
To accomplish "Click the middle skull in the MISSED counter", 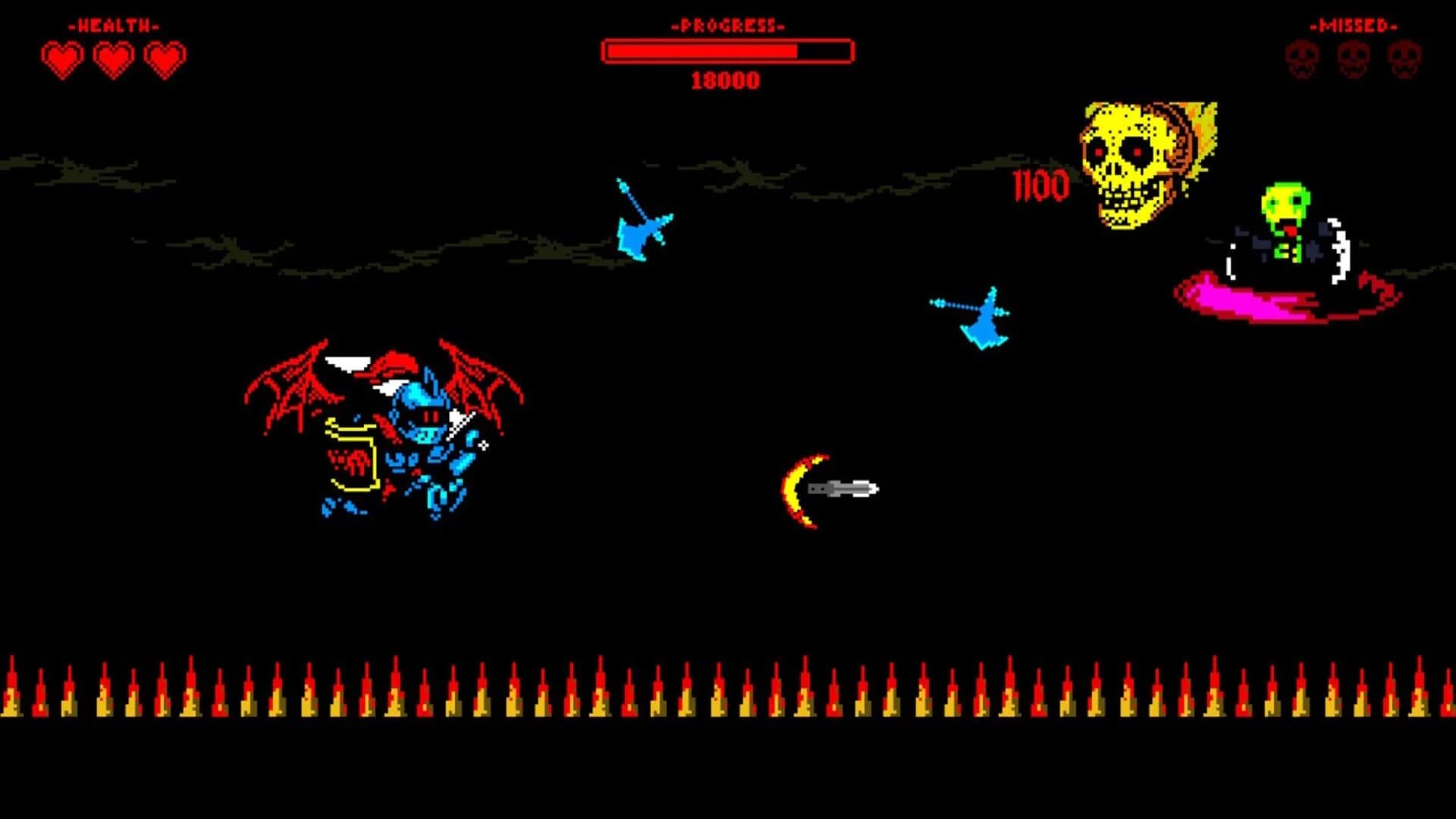I will coord(1354,57).
